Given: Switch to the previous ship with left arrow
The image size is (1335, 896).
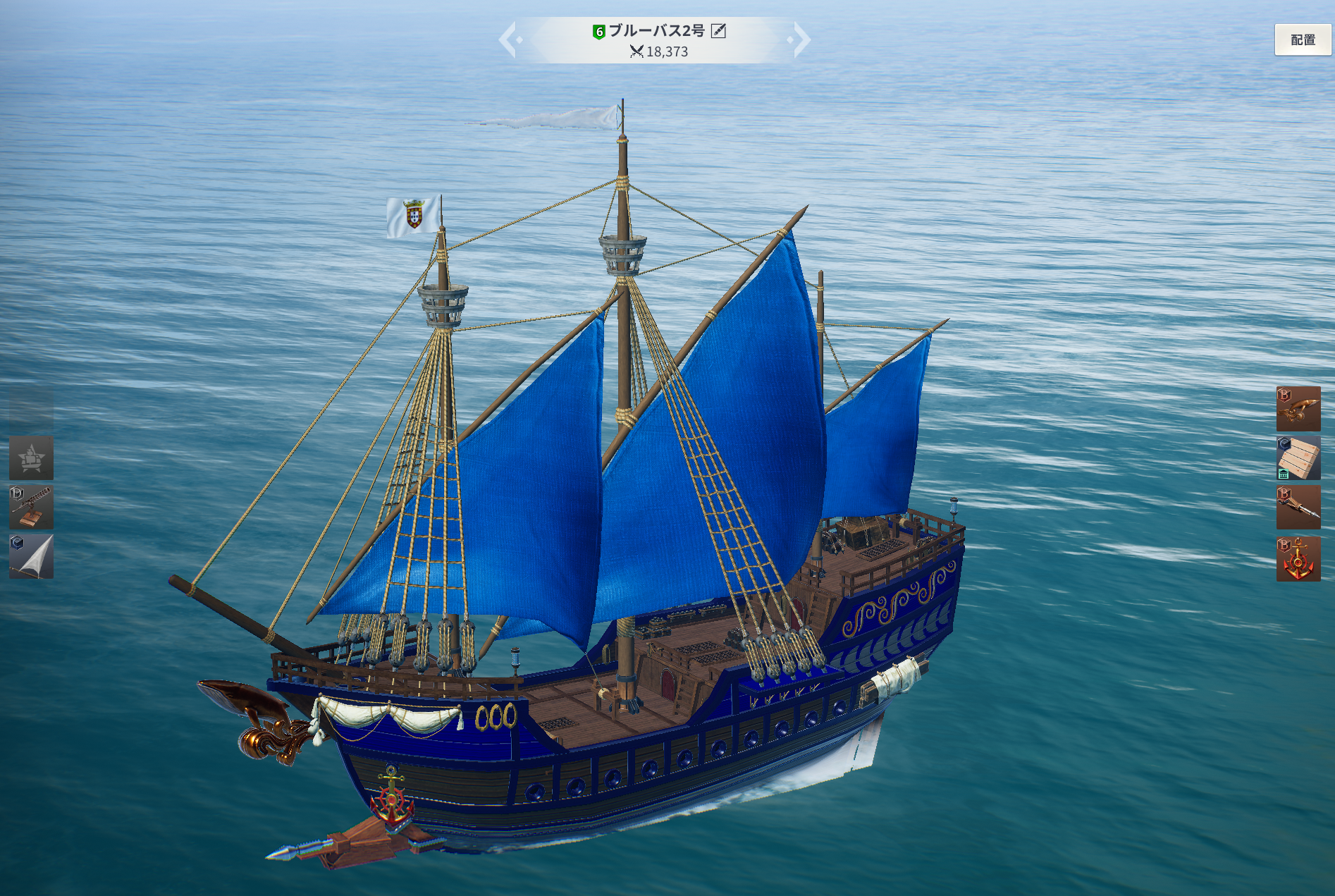Looking at the screenshot, I should [509, 39].
